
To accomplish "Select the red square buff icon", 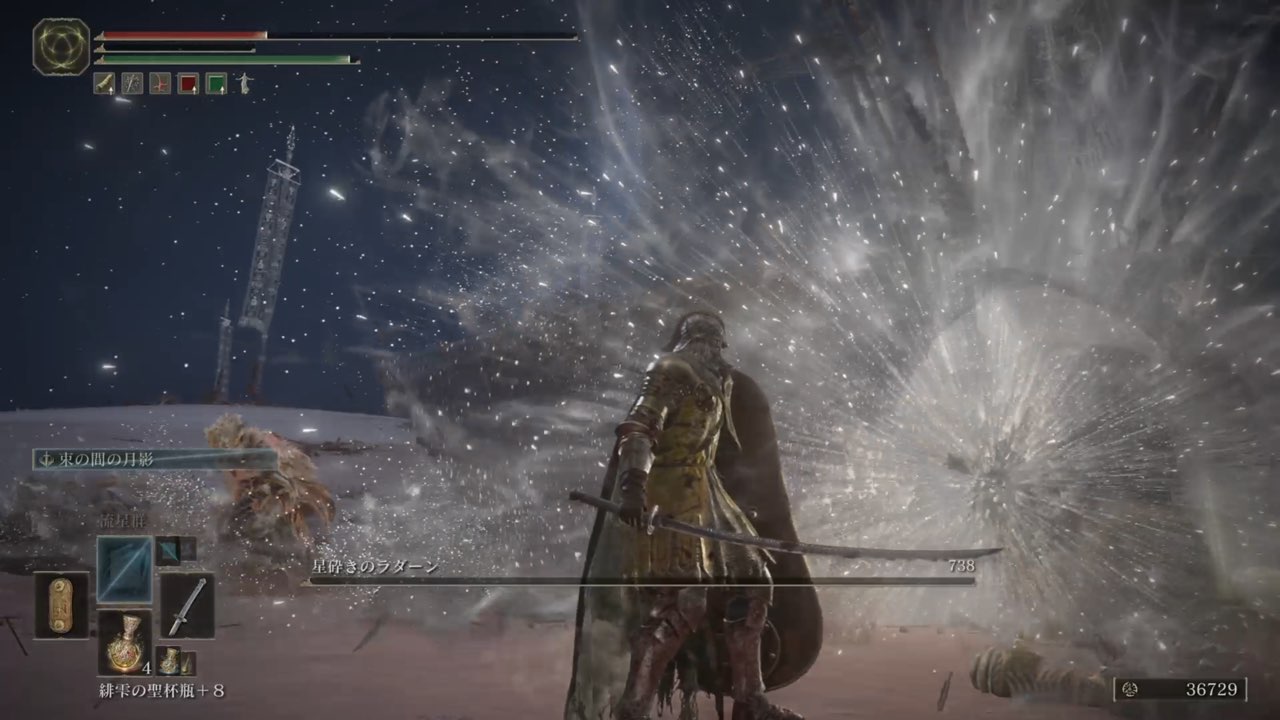I will pyautogui.click(x=188, y=84).
